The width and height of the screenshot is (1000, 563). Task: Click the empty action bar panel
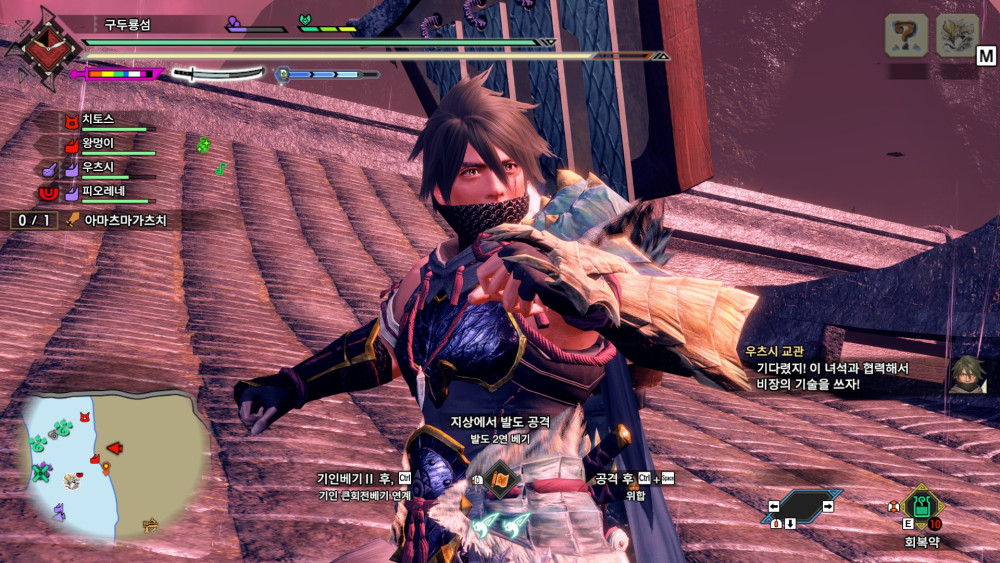click(x=801, y=507)
